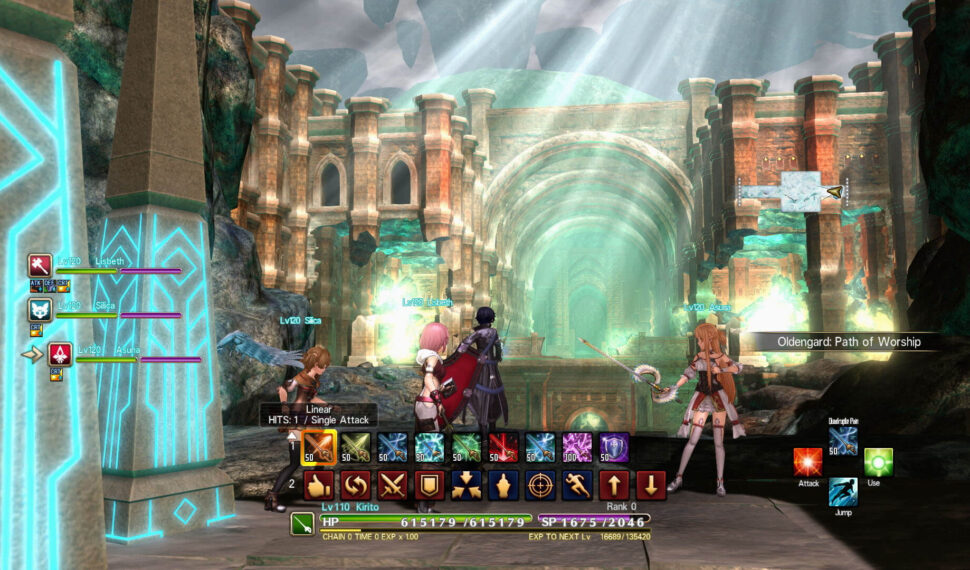Select the thumbs-up praise command
The image size is (970, 570).
point(318,485)
